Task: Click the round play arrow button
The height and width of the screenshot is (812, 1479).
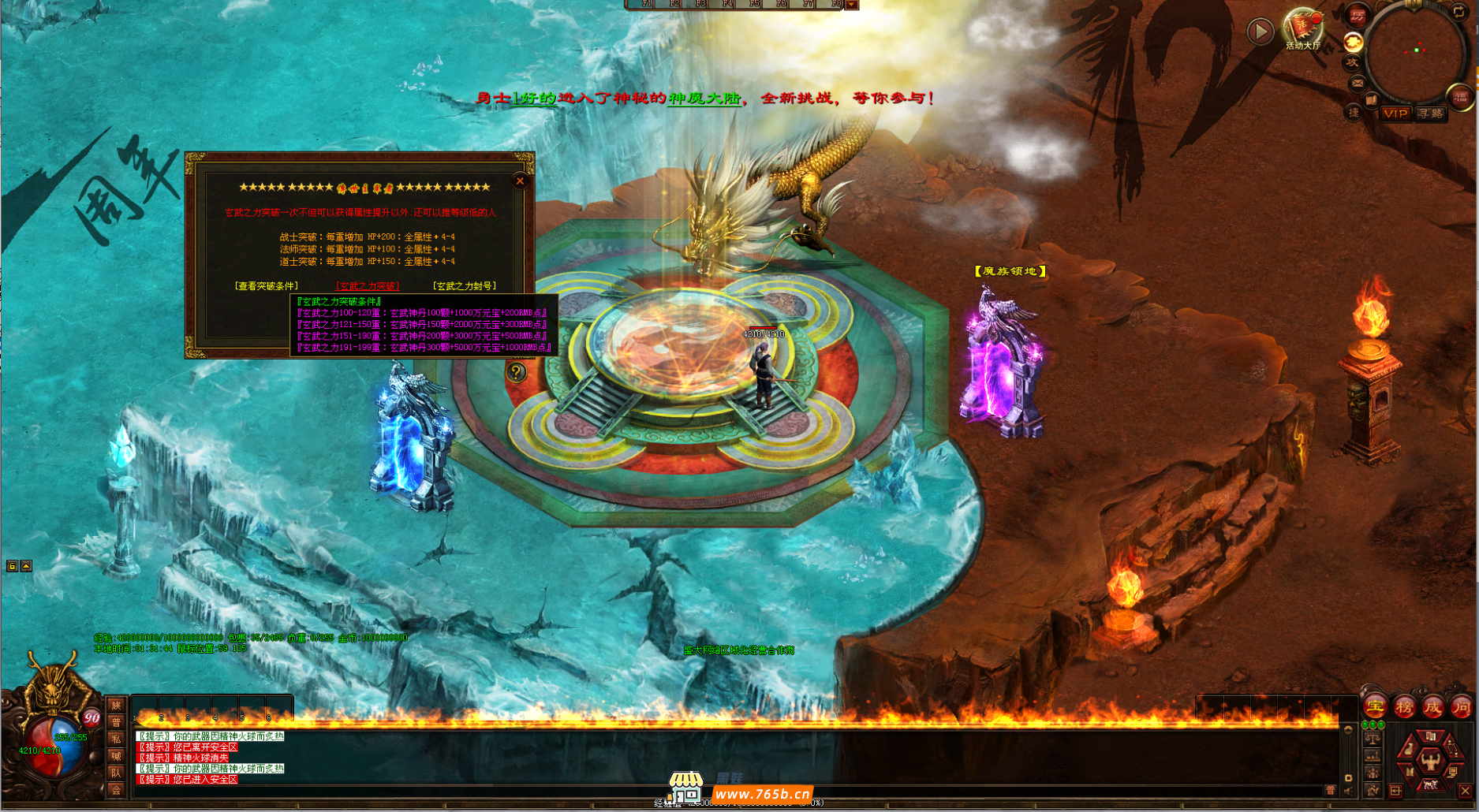Action: tap(1260, 32)
